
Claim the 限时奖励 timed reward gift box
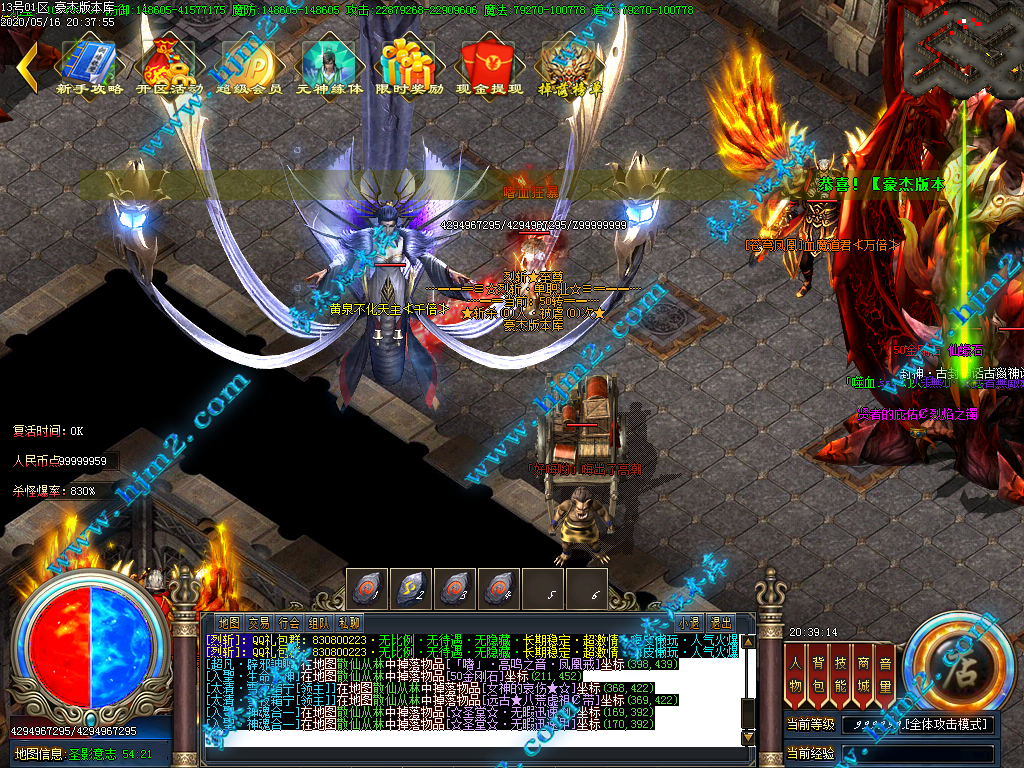tap(409, 63)
